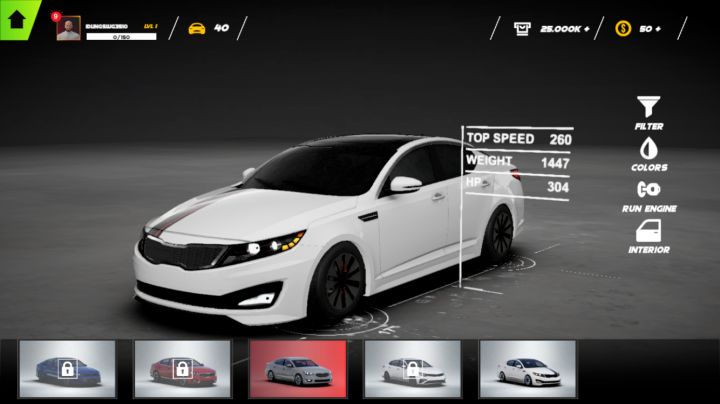Select the locked blue car thumbnail
Image resolution: width=720 pixels, height=404 pixels.
[67, 369]
